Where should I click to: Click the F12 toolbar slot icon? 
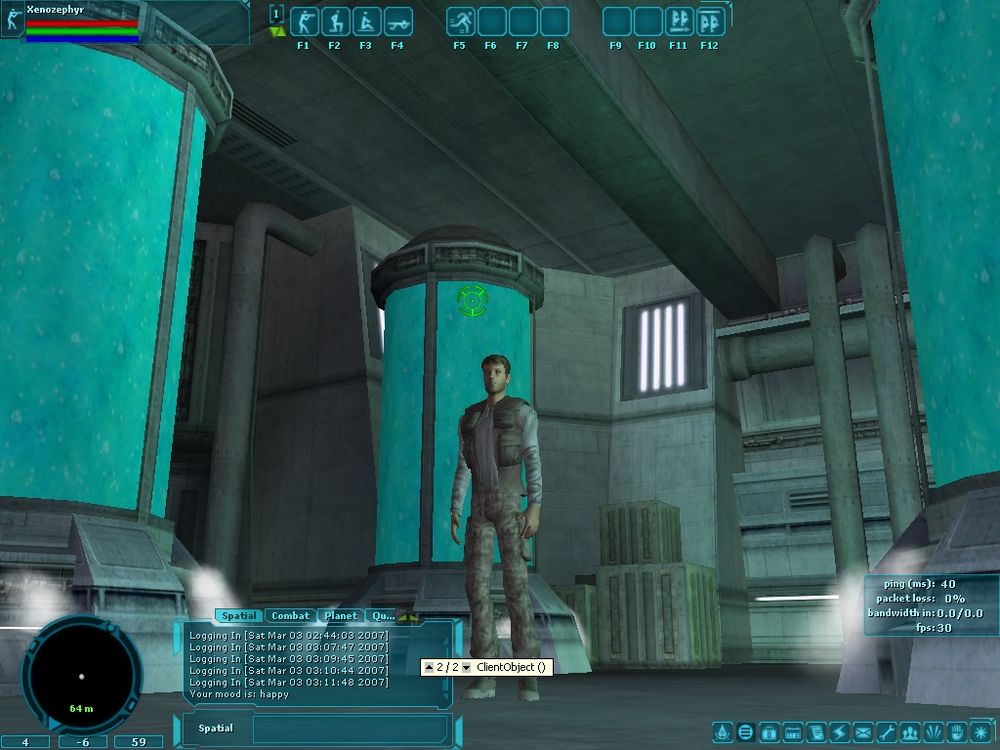pos(710,22)
